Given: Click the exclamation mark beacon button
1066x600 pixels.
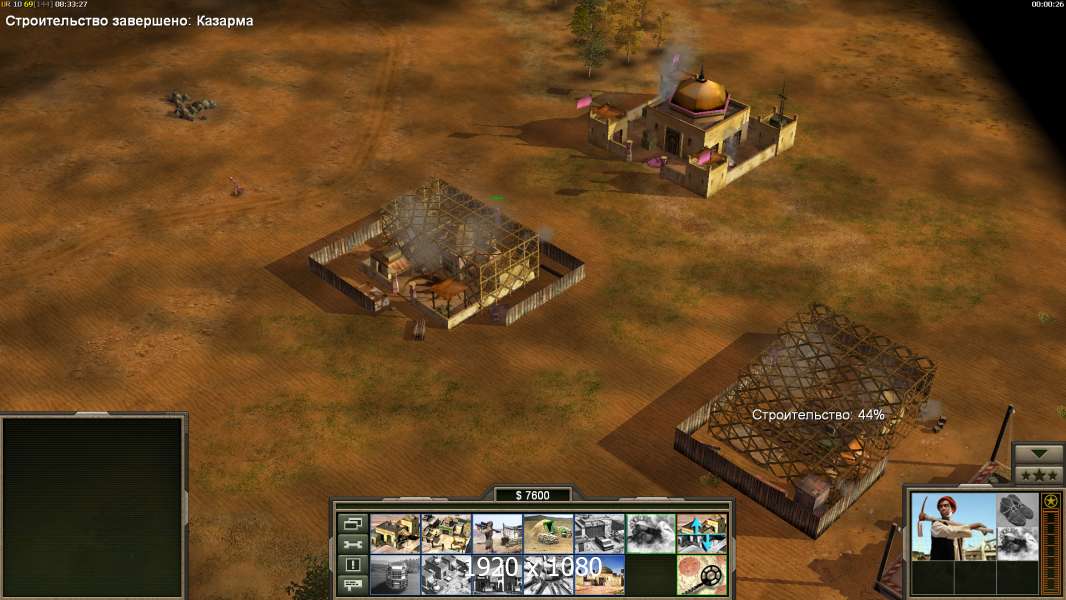Looking at the screenshot, I should 352,565.
